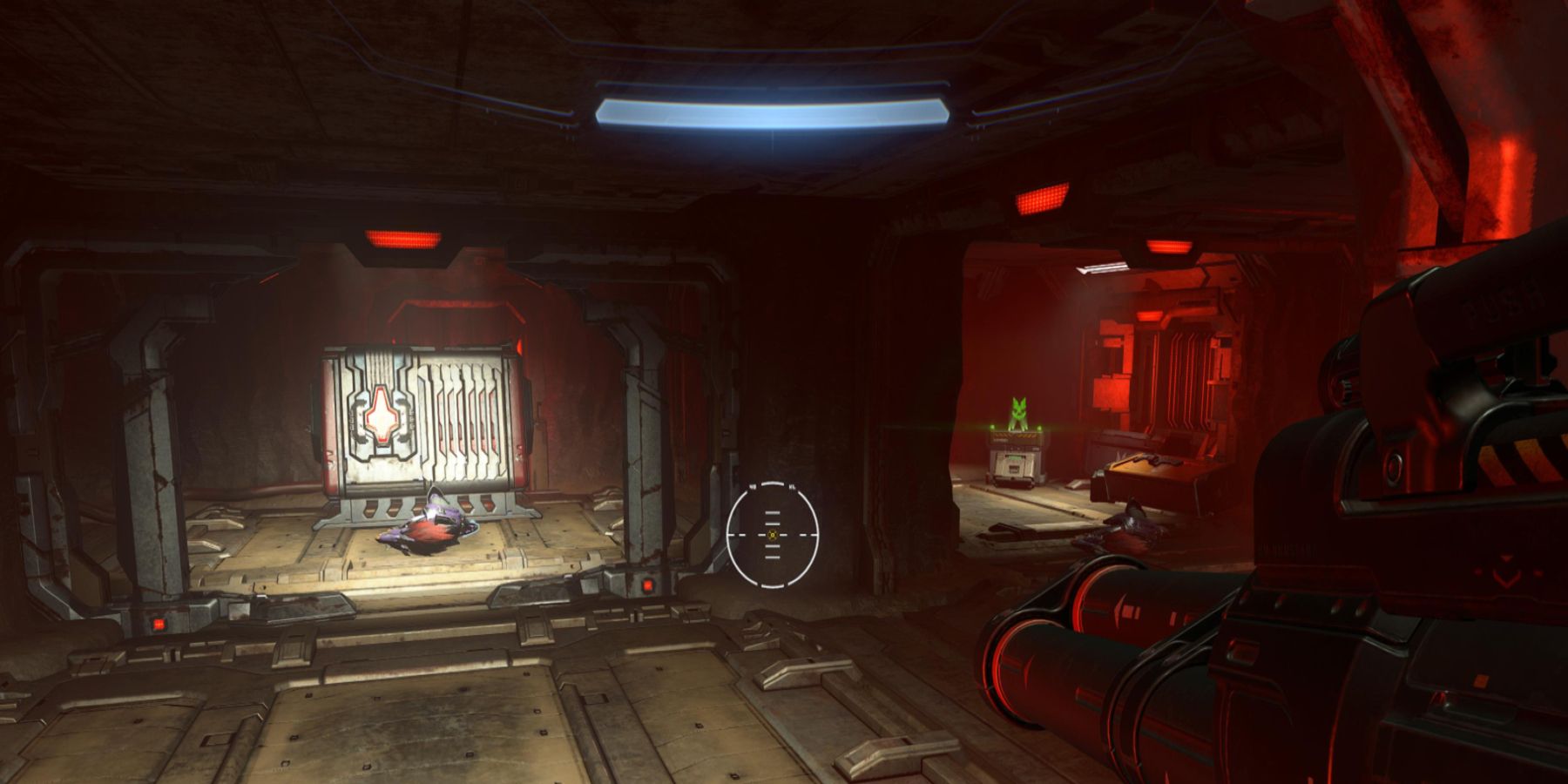This screenshot has height=784, width=1568.
Task: Click the green display screen on the supply crate
Action: click(x=1015, y=456)
